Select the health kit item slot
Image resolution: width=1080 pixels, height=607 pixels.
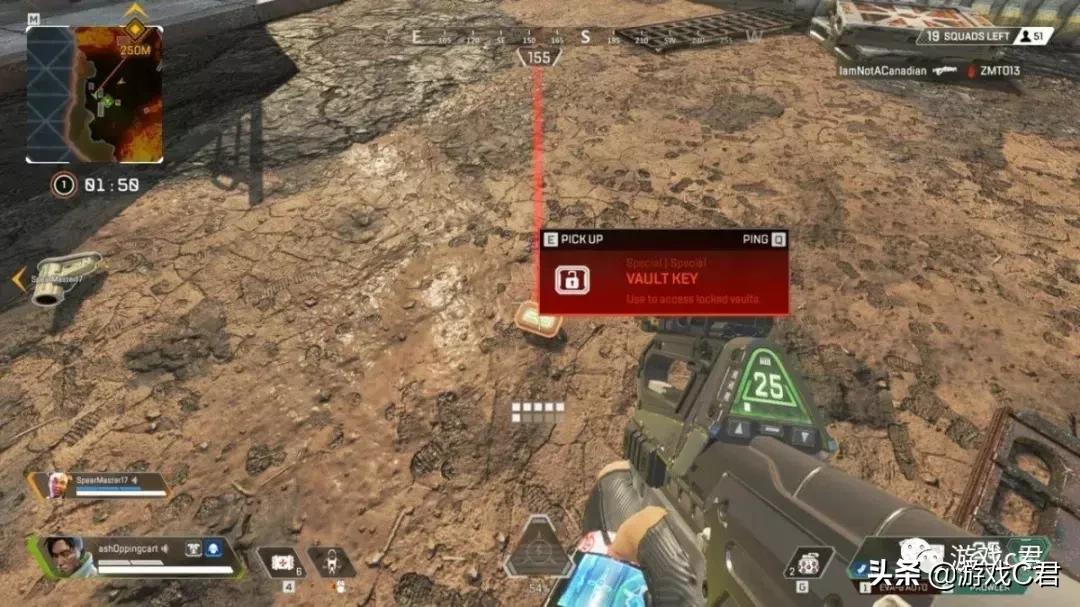283,562
